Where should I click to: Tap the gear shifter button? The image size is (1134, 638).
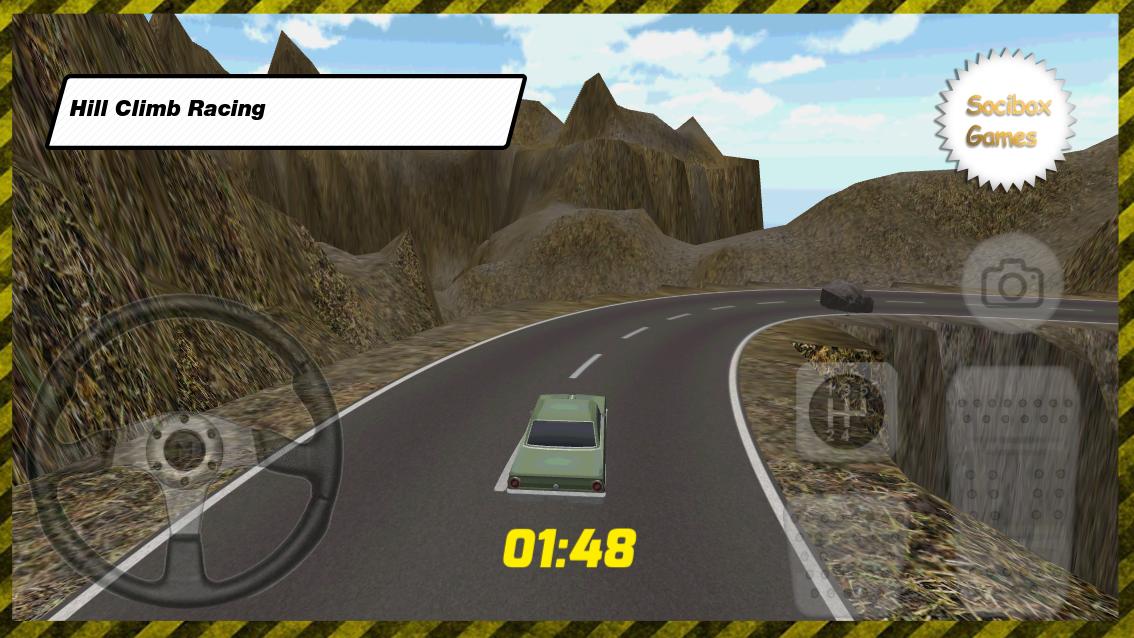(x=847, y=409)
